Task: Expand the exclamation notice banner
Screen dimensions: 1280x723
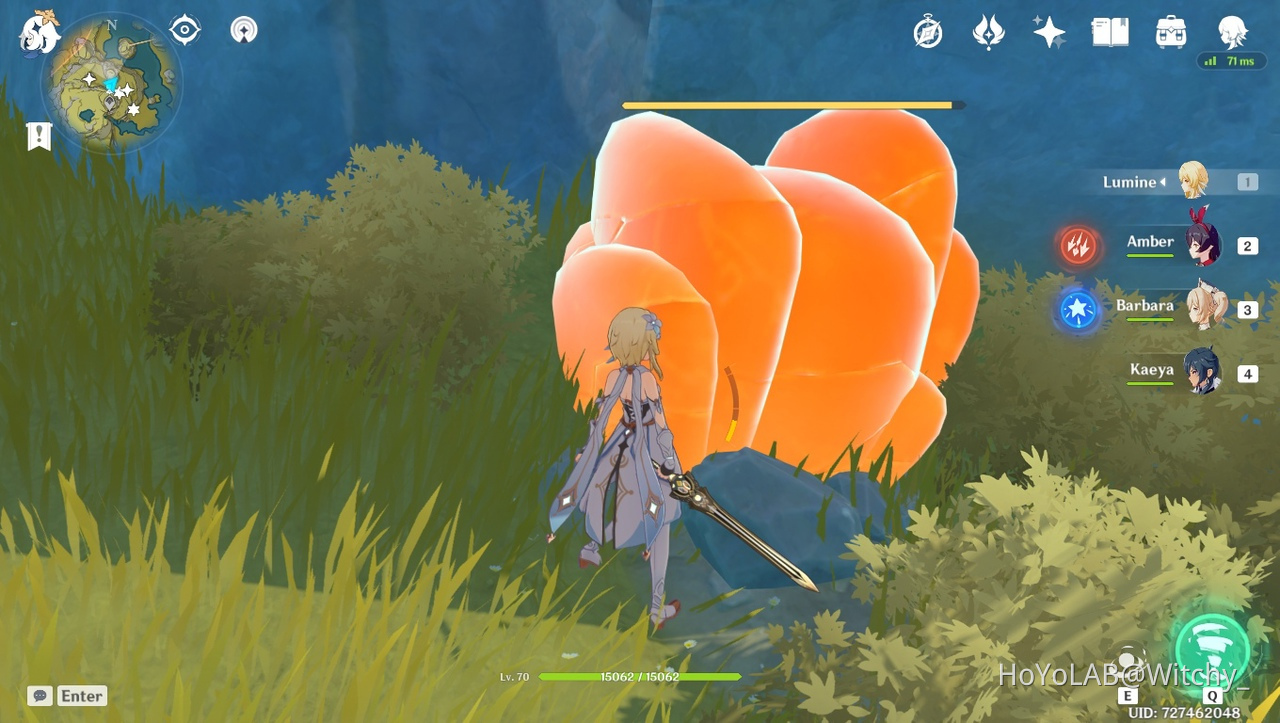Action: [x=38, y=135]
